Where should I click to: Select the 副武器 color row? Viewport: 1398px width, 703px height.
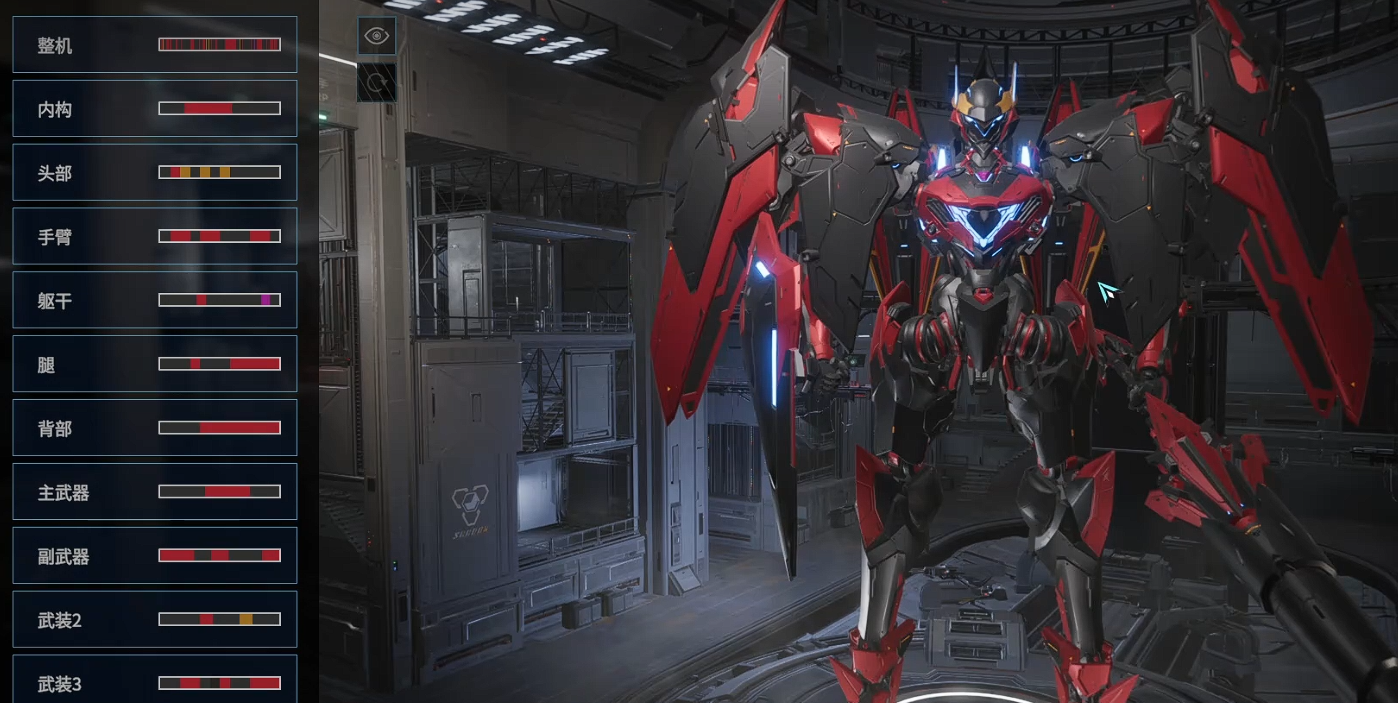154,556
